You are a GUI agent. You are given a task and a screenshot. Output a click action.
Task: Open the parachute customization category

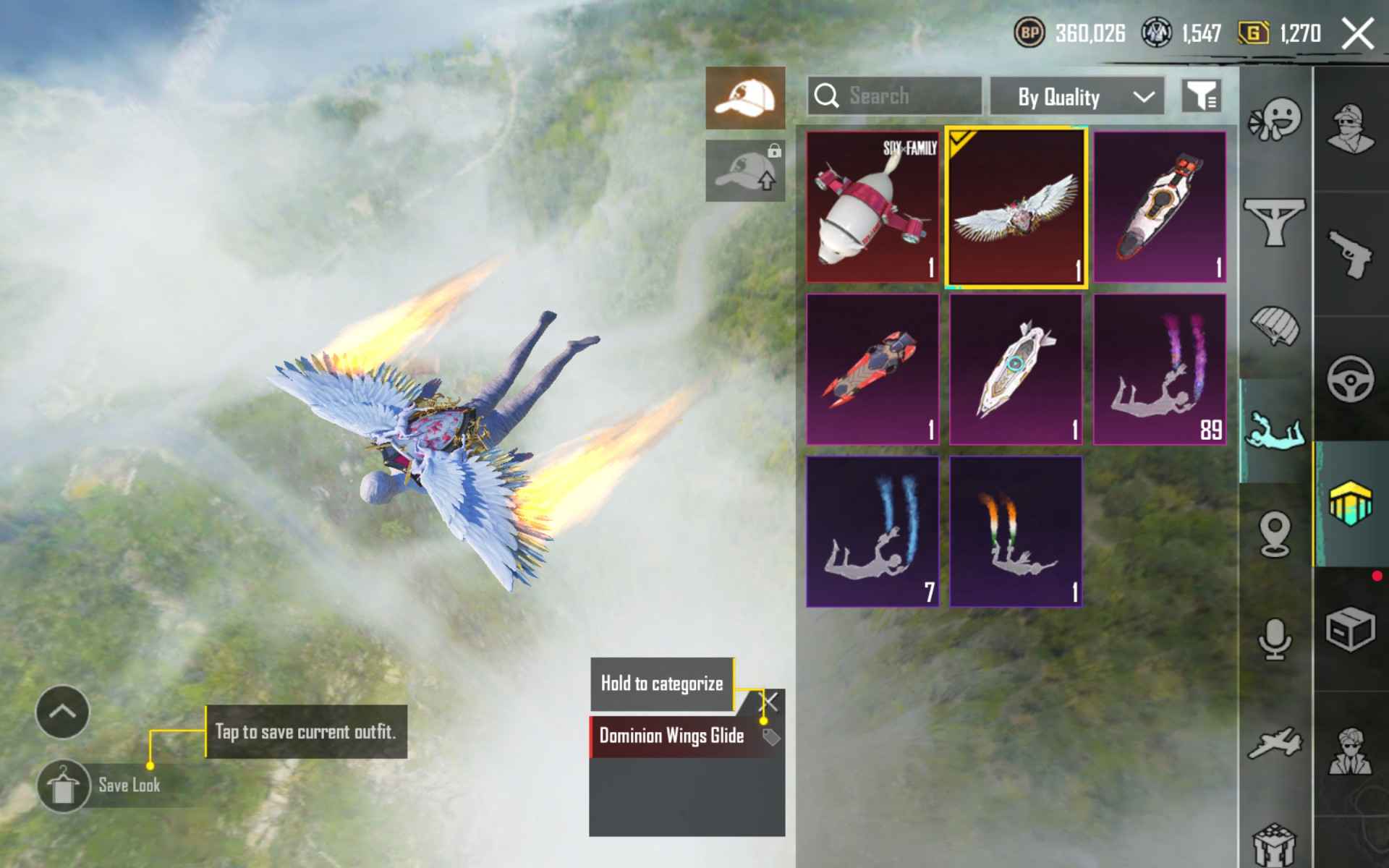pyautogui.click(x=1276, y=327)
